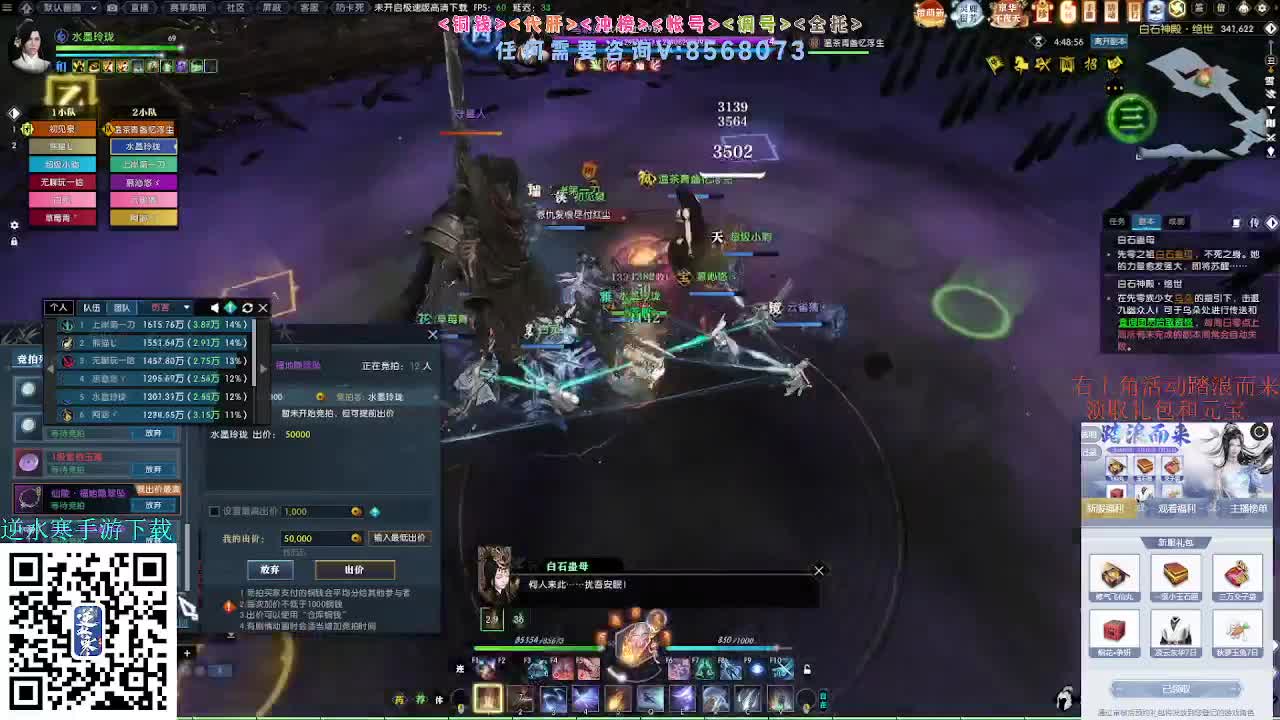
Task: Open the settings gear icon top-right
Action: (x=1262, y=8)
